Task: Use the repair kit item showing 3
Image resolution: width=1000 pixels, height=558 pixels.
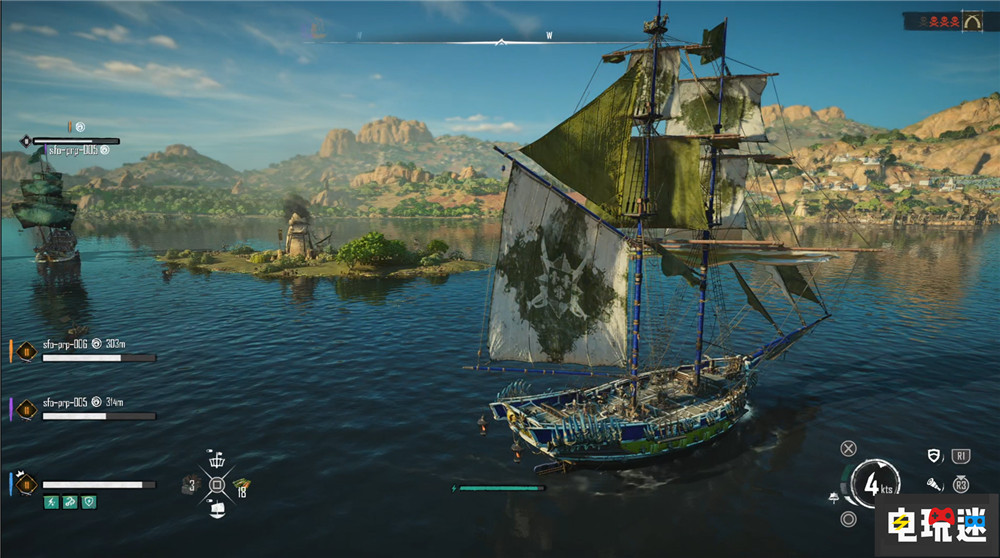Action: coord(191,486)
